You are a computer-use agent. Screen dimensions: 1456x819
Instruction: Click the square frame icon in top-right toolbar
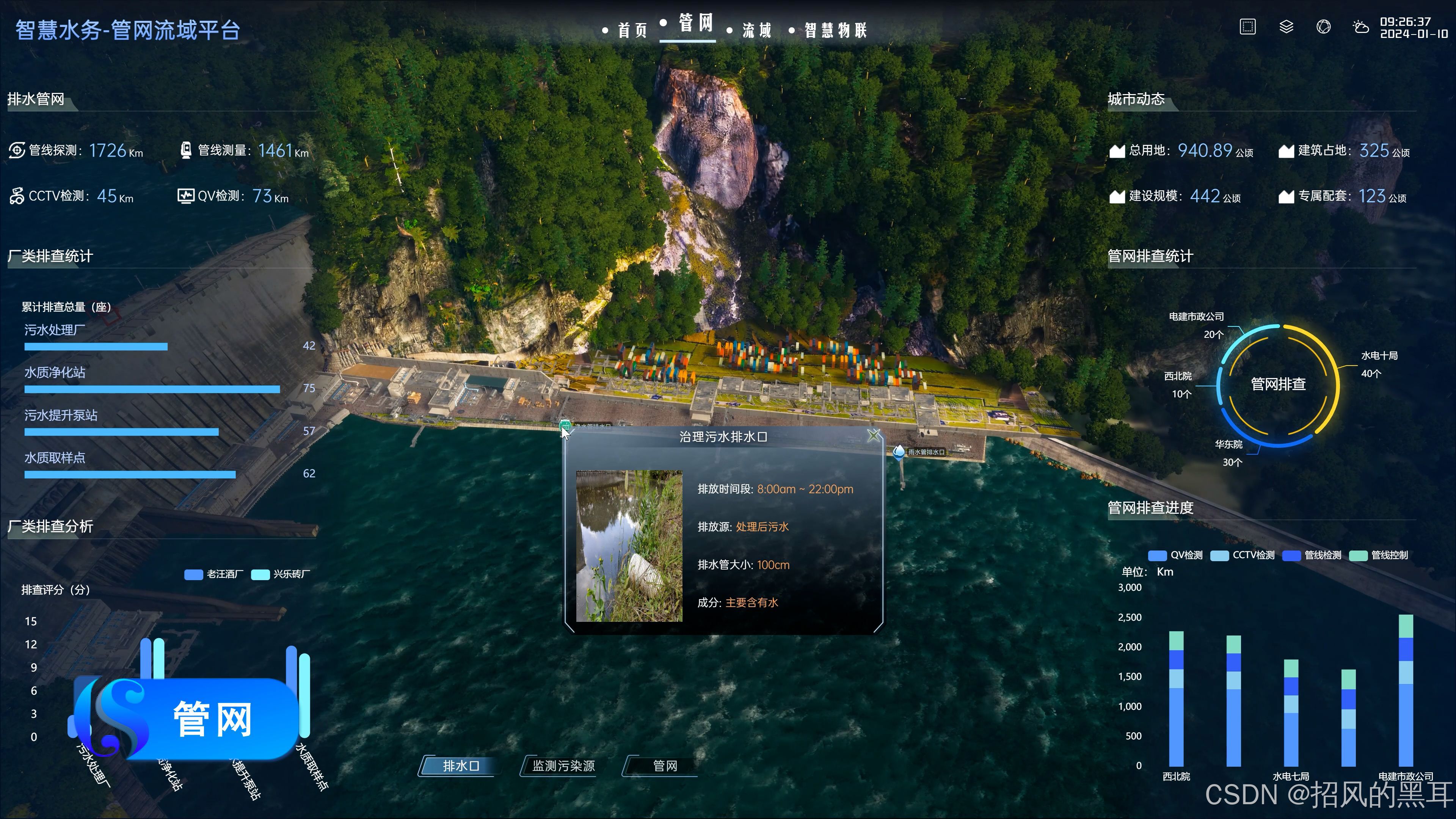pos(1247,27)
